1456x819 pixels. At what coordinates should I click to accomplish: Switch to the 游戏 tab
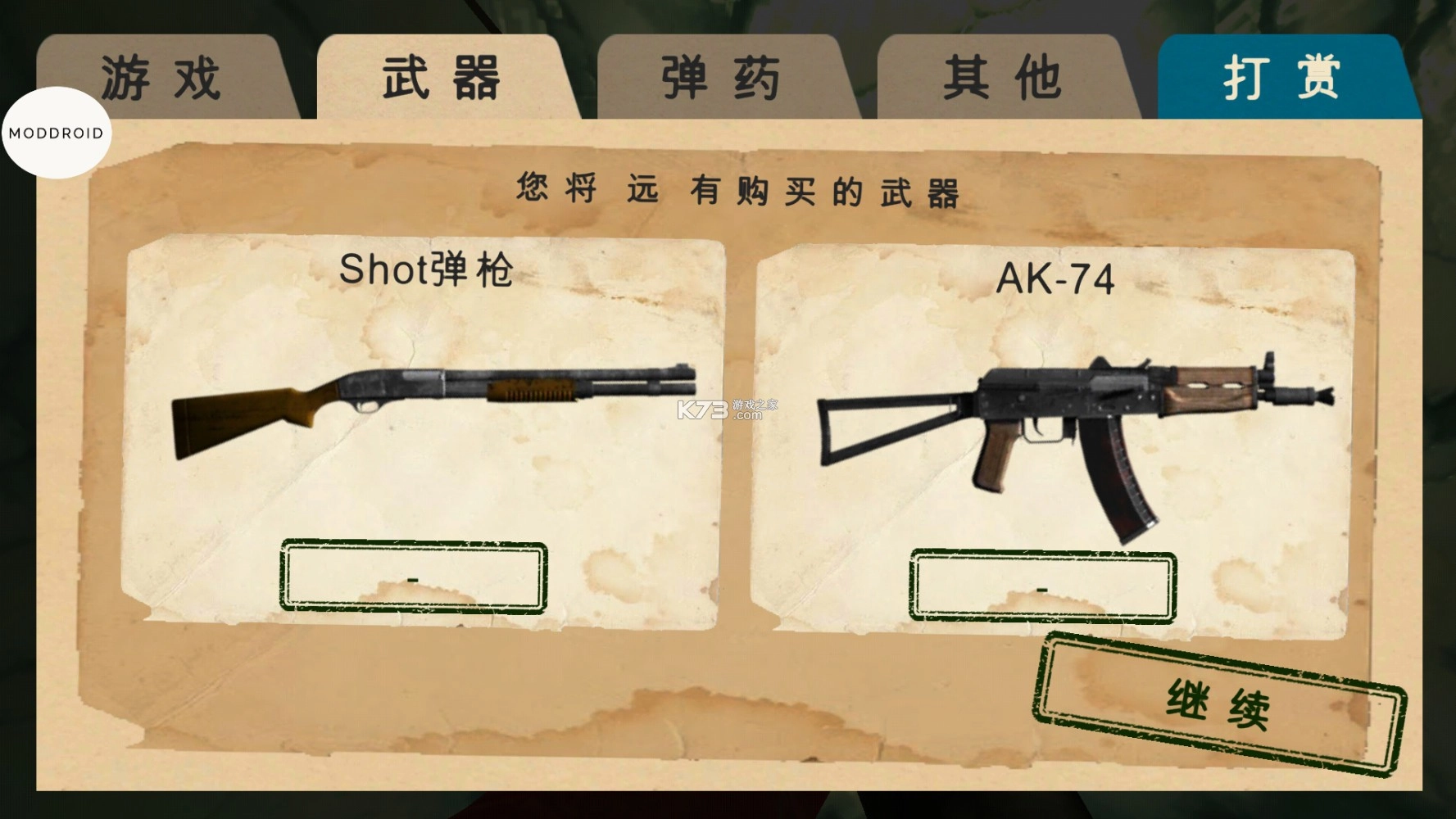click(x=161, y=75)
